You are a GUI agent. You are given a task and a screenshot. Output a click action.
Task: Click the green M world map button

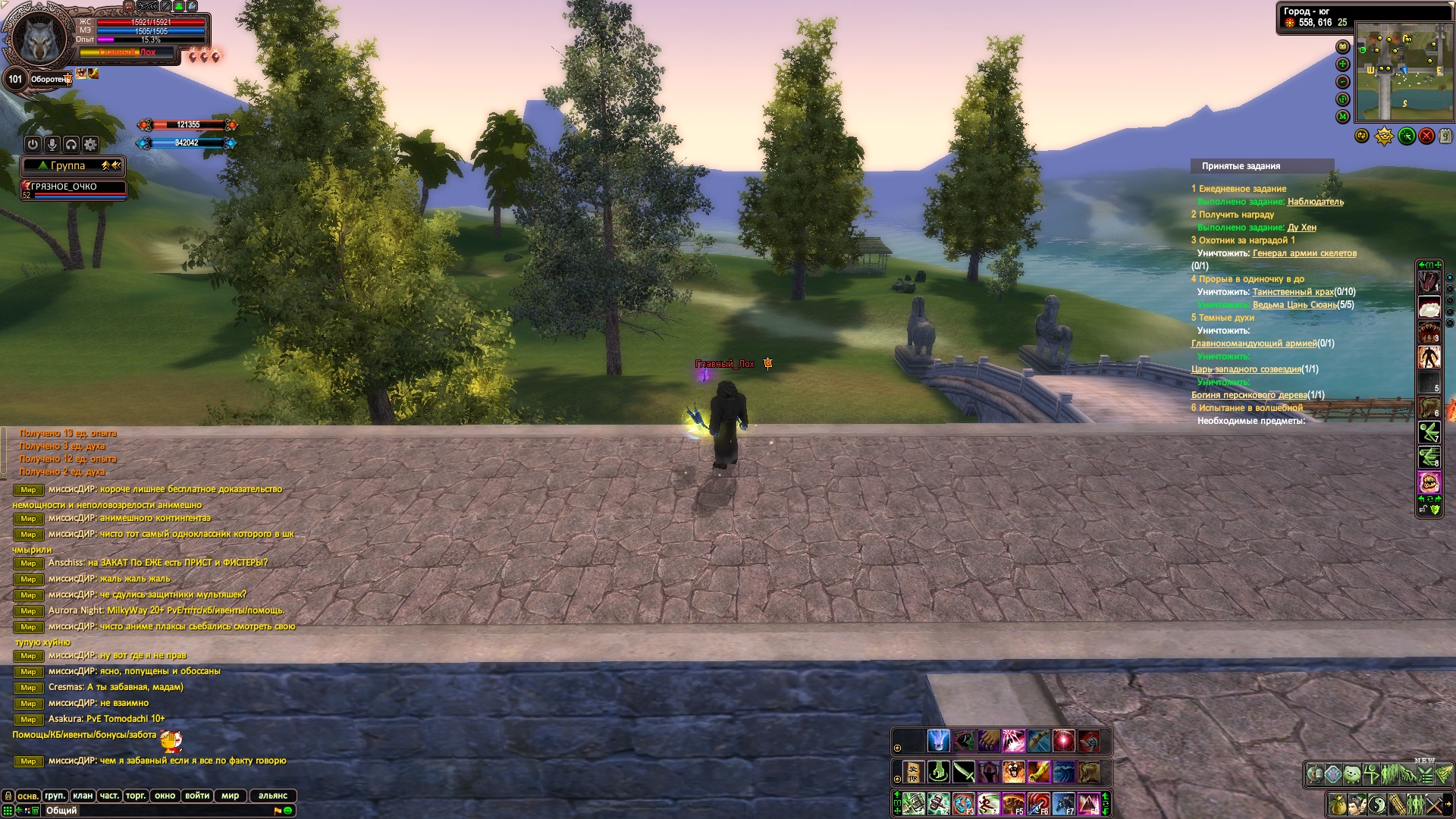point(1343,117)
